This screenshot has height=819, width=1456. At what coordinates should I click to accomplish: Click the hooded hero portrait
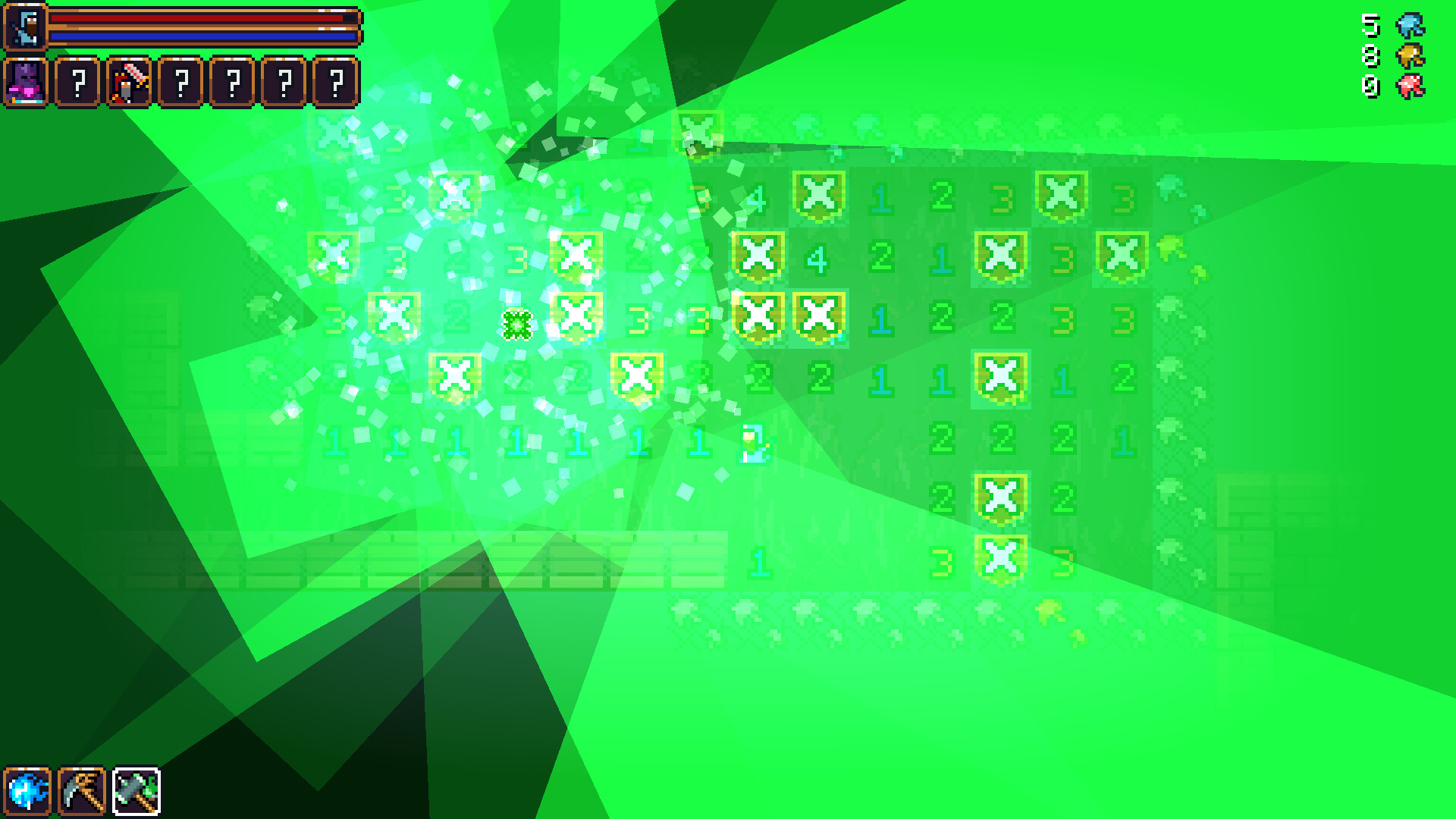26,26
